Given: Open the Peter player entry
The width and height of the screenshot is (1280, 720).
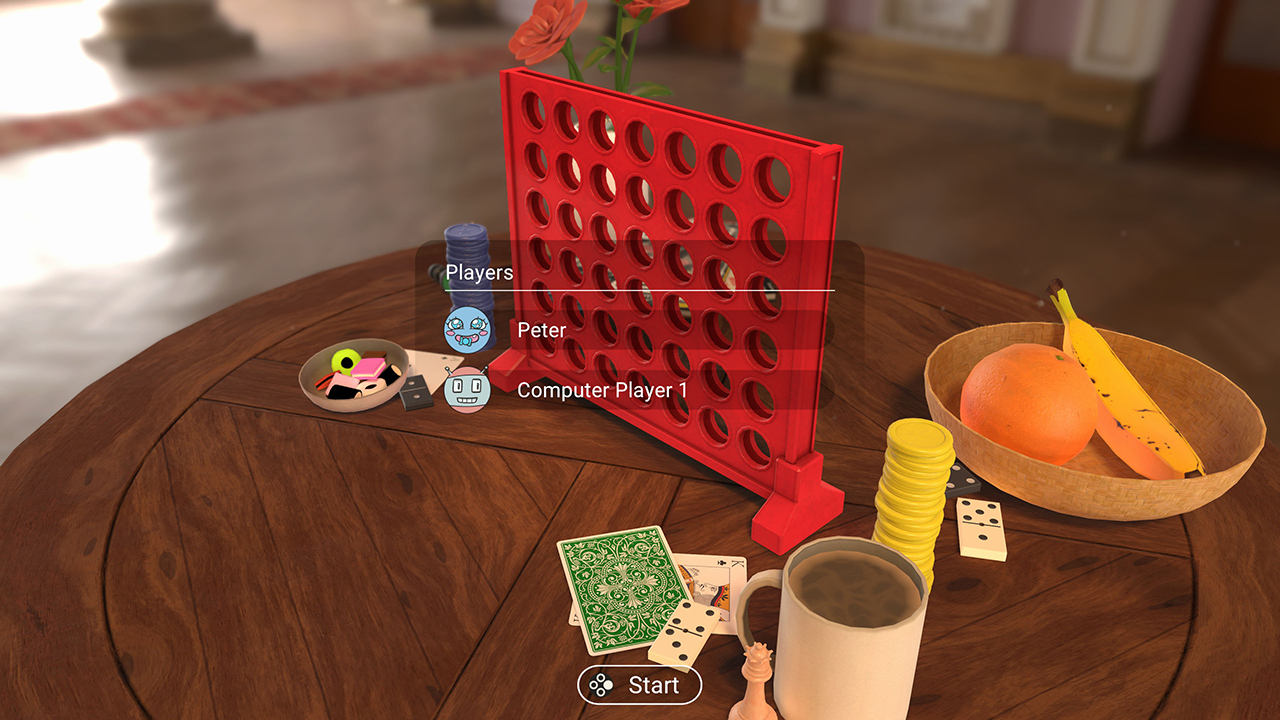Looking at the screenshot, I should coord(540,331).
